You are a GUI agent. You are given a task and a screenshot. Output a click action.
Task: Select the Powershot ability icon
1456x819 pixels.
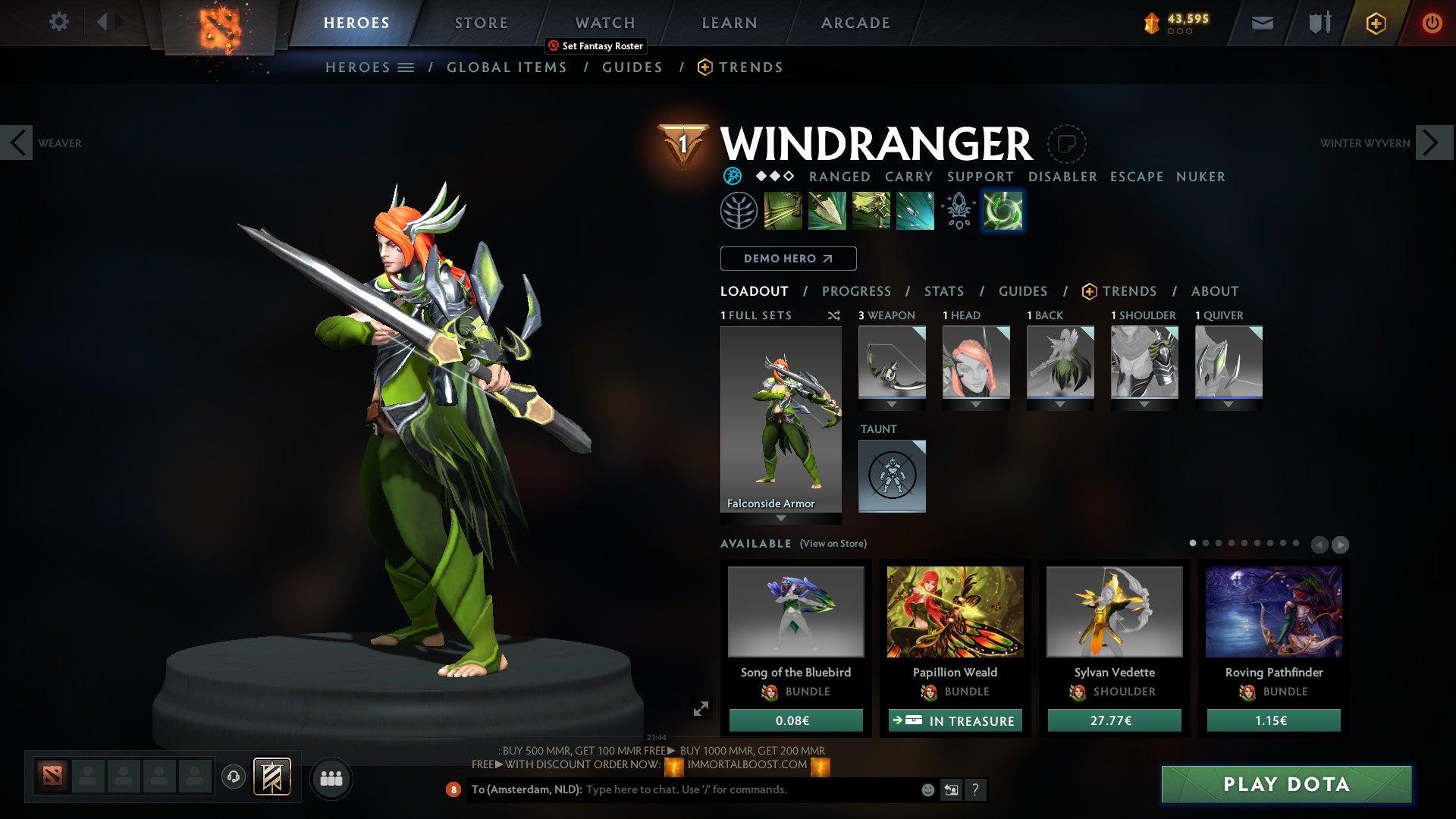pos(826,211)
